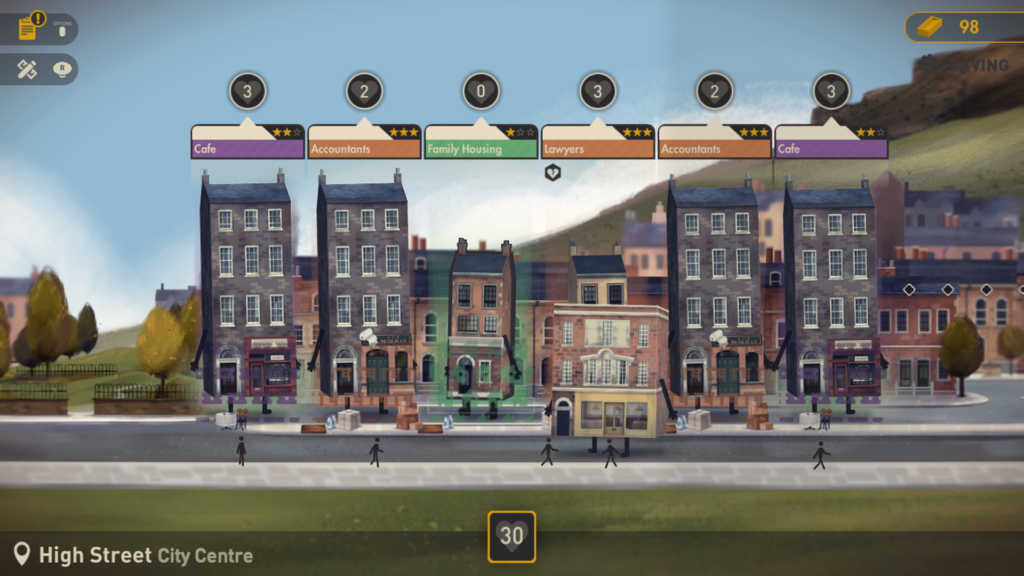Select the Family Housing building label
Viewport: 1024px width, 576px height.
(x=480, y=147)
